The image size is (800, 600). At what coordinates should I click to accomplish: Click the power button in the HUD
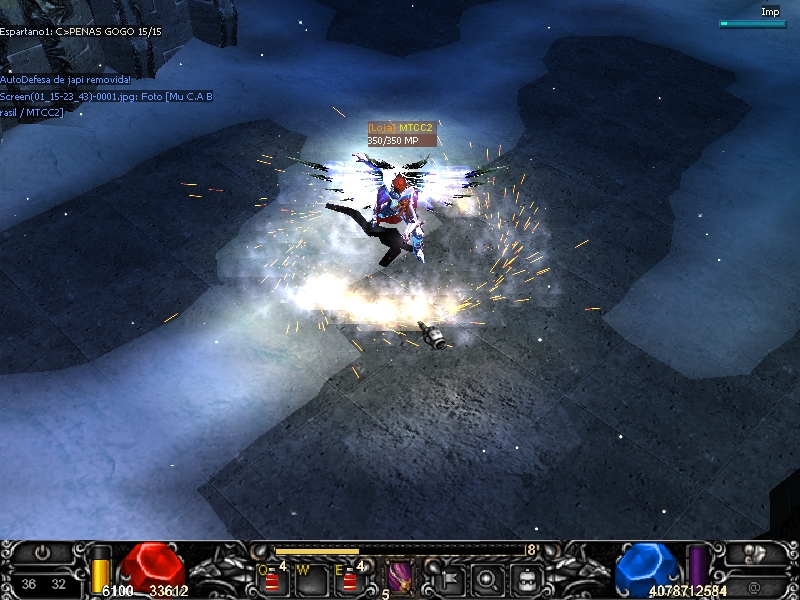(x=42, y=553)
